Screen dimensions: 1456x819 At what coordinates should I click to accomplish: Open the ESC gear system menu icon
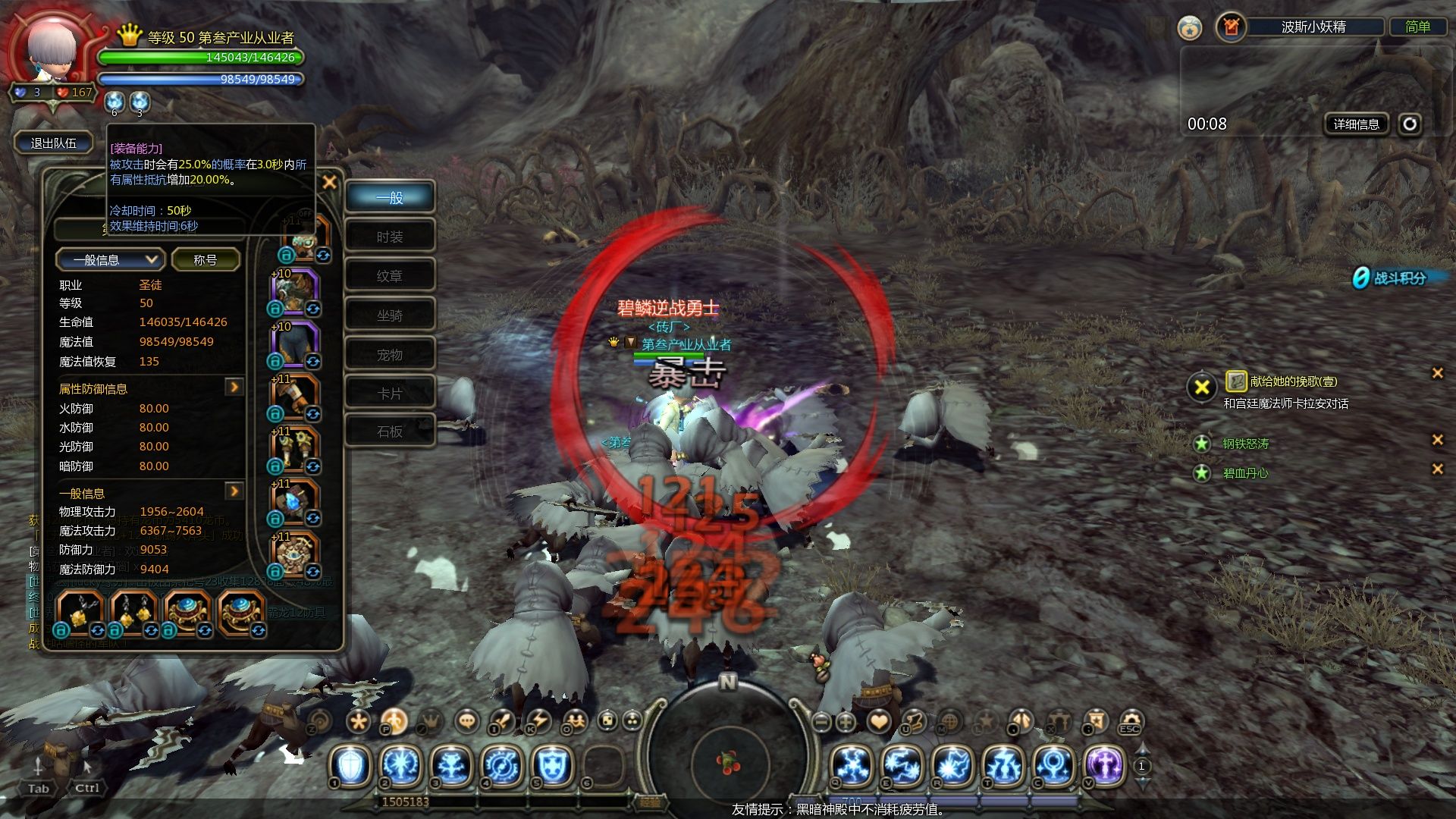tap(1130, 721)
